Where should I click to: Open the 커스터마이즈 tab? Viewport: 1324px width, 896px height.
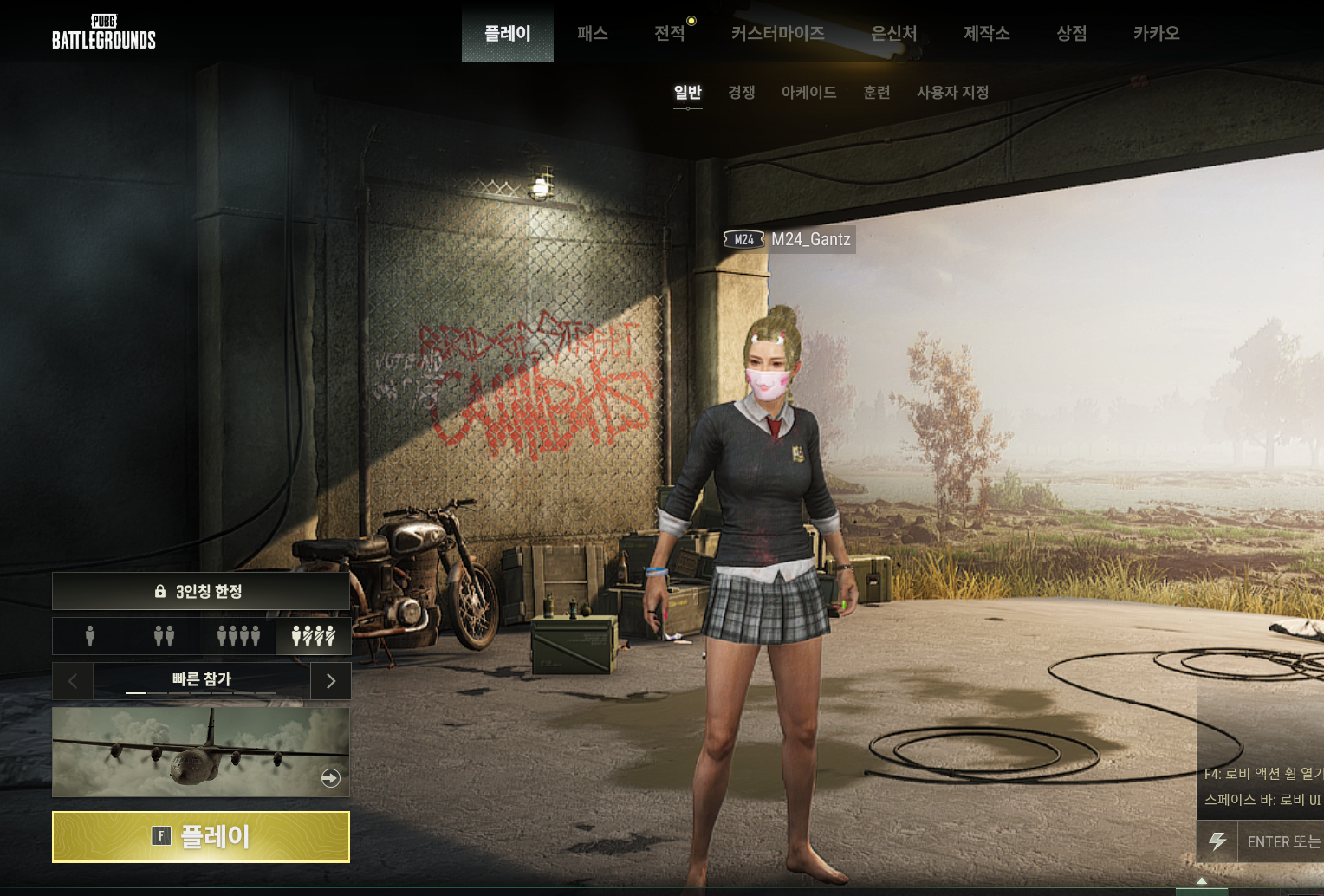click(777, 33)
